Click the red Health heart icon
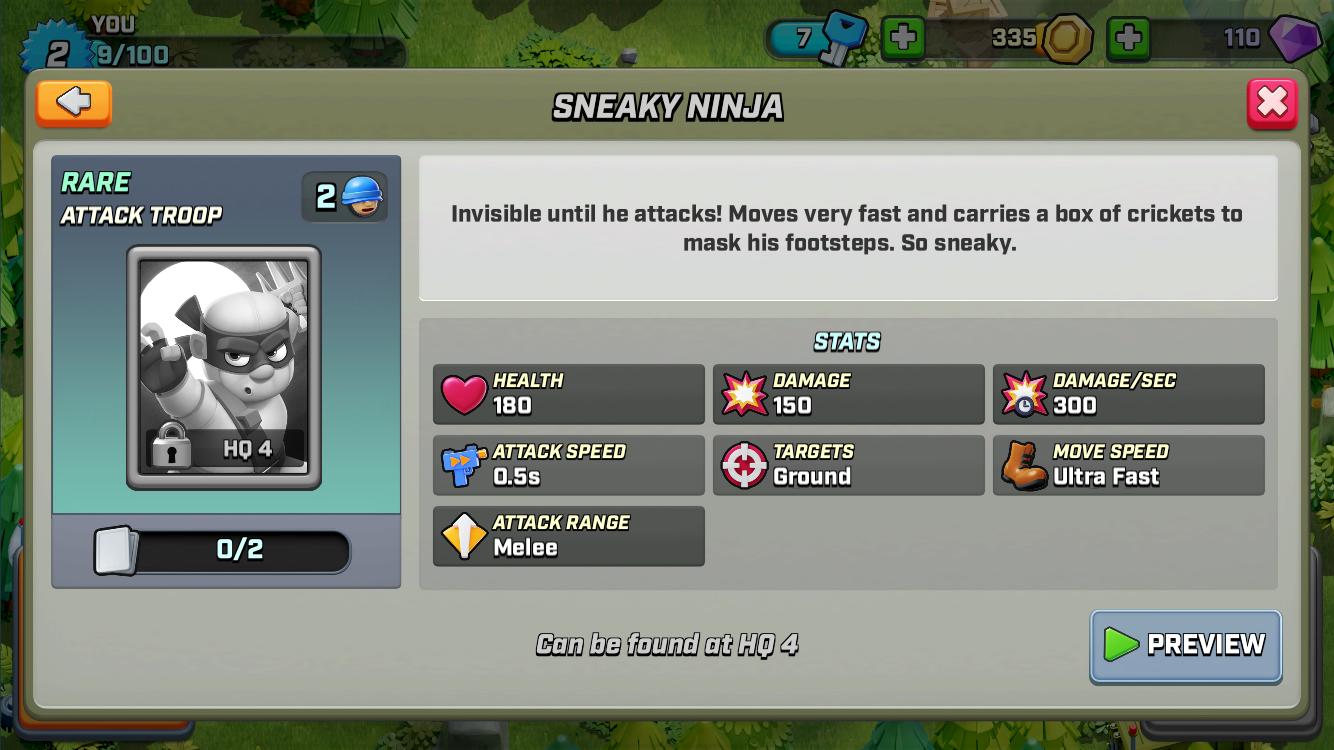This screenshot has width=1334, height=750. pos(463,393)
